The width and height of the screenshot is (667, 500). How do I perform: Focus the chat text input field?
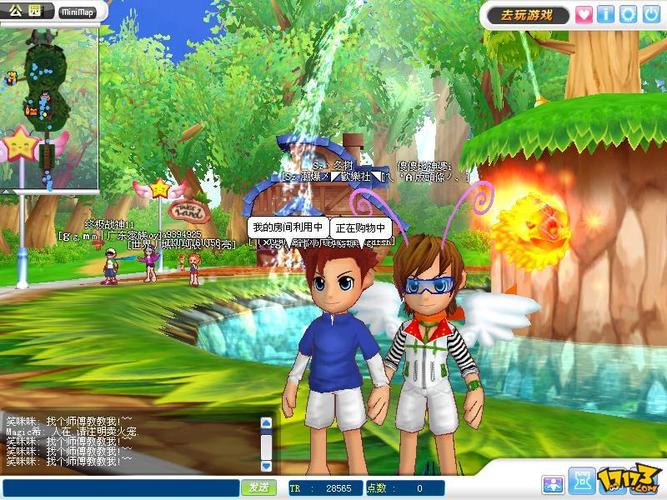click(120, 487)
